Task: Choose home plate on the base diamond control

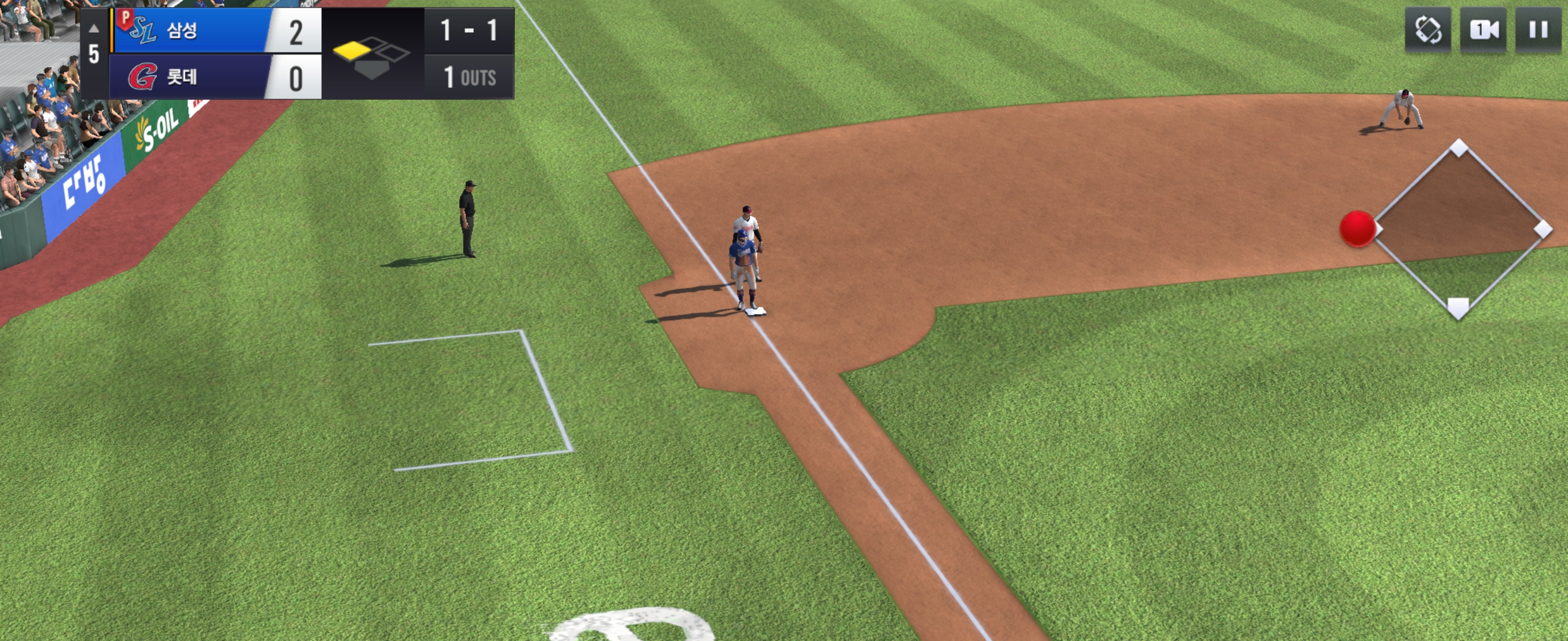Action: (1458, 307)
